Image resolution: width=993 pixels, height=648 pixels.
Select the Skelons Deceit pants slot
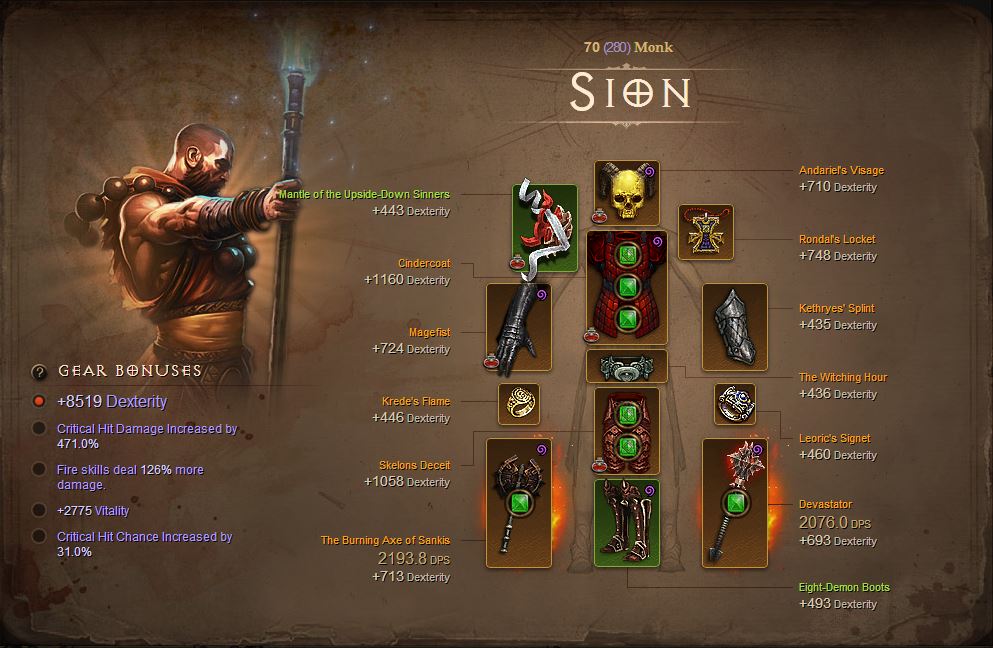627,431
